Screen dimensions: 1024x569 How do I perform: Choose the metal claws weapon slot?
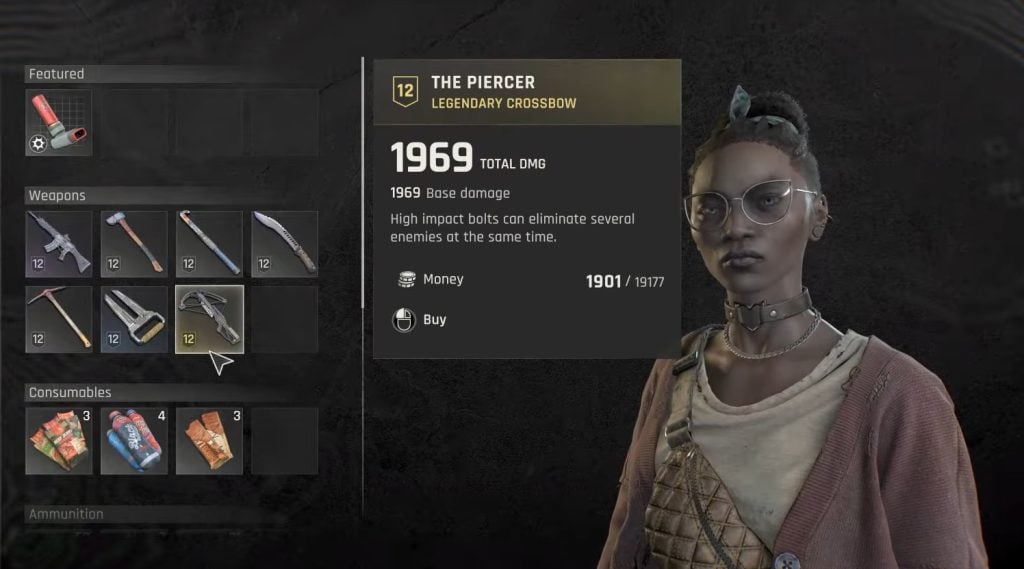coord(134,319)
